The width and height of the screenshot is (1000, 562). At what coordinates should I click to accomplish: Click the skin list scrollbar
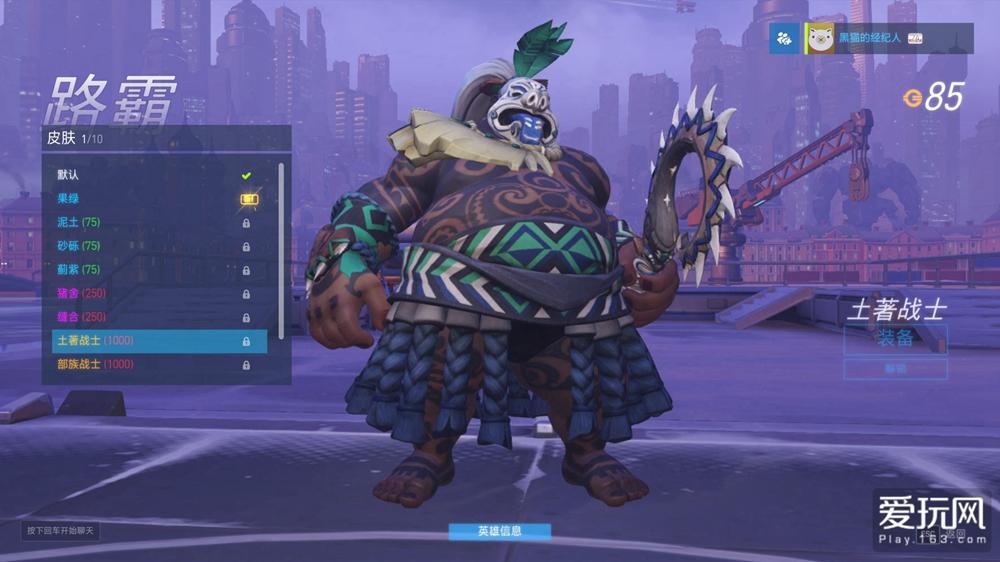(x=281, y=250)
